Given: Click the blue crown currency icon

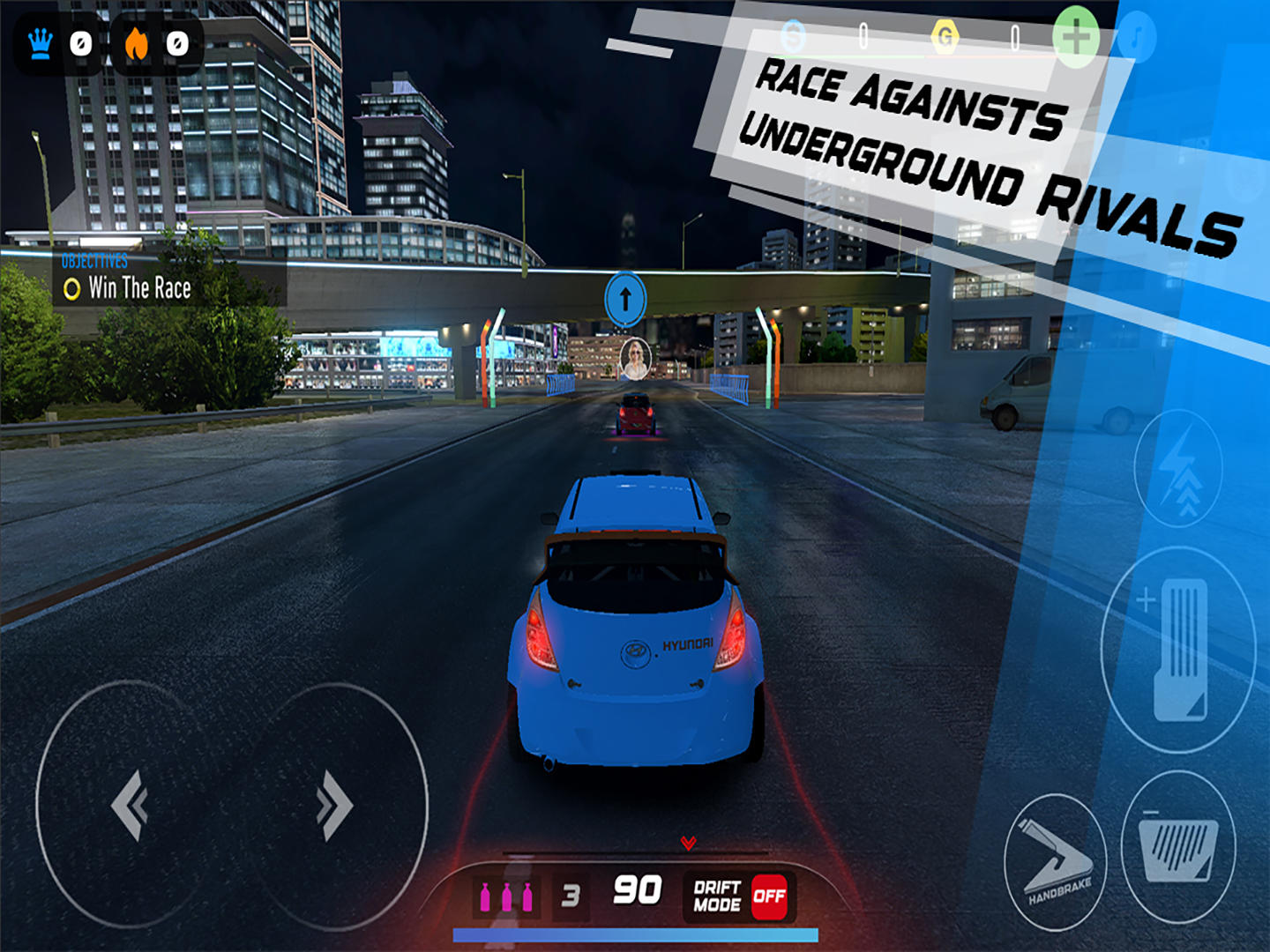Looking at the screenshot, I should (40, 41).
